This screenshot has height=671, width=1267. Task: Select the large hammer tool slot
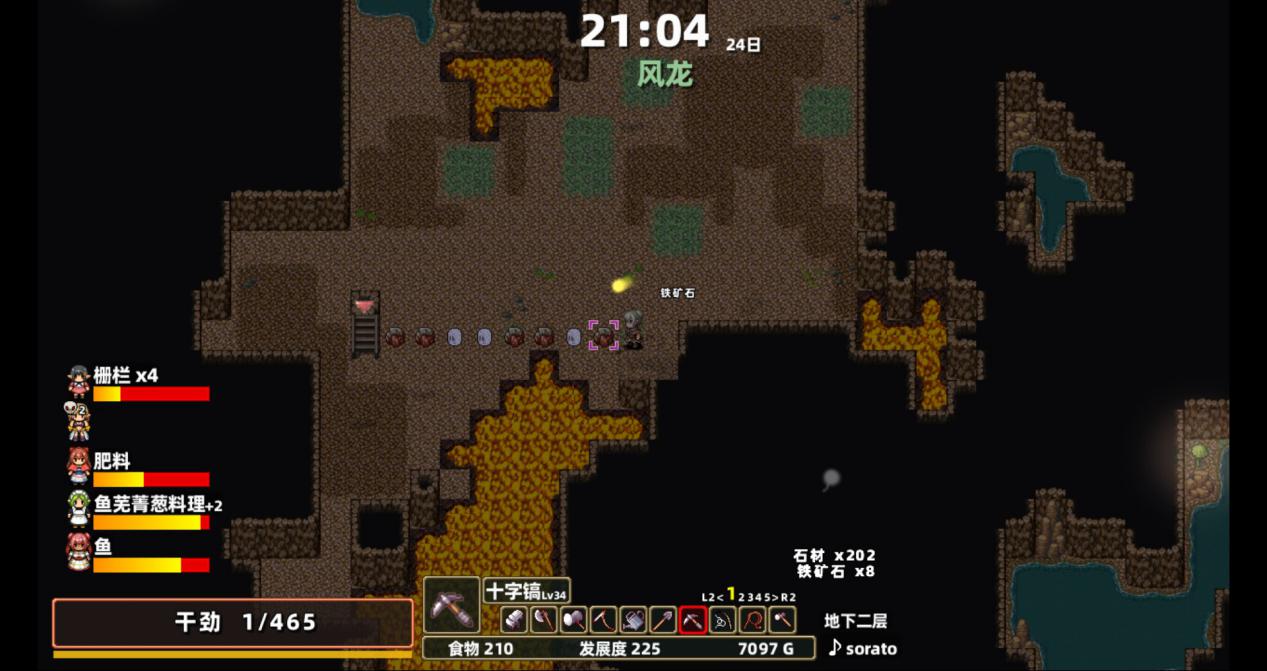pos(574,620)
